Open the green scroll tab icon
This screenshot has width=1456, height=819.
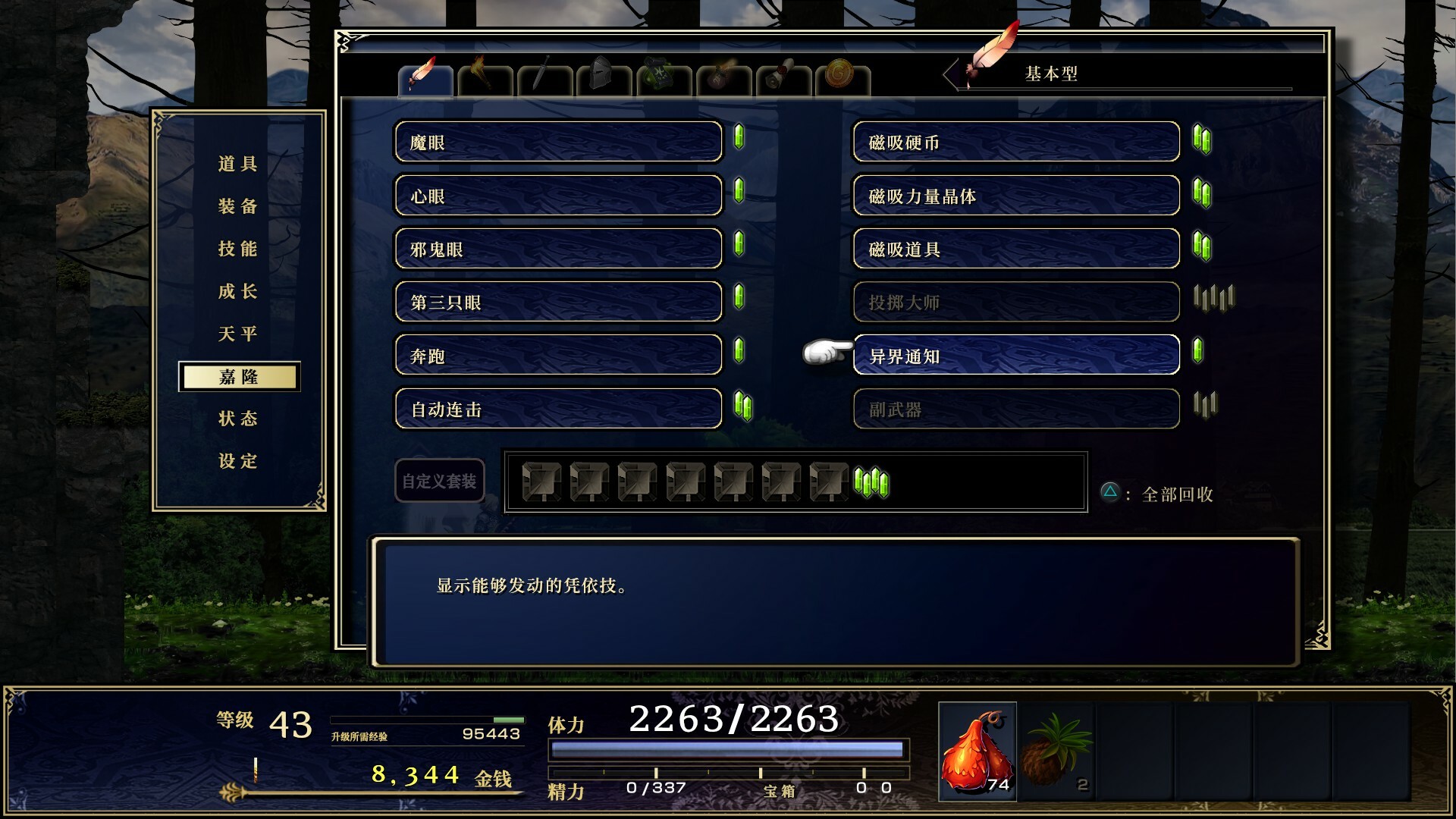click(660, 76)
